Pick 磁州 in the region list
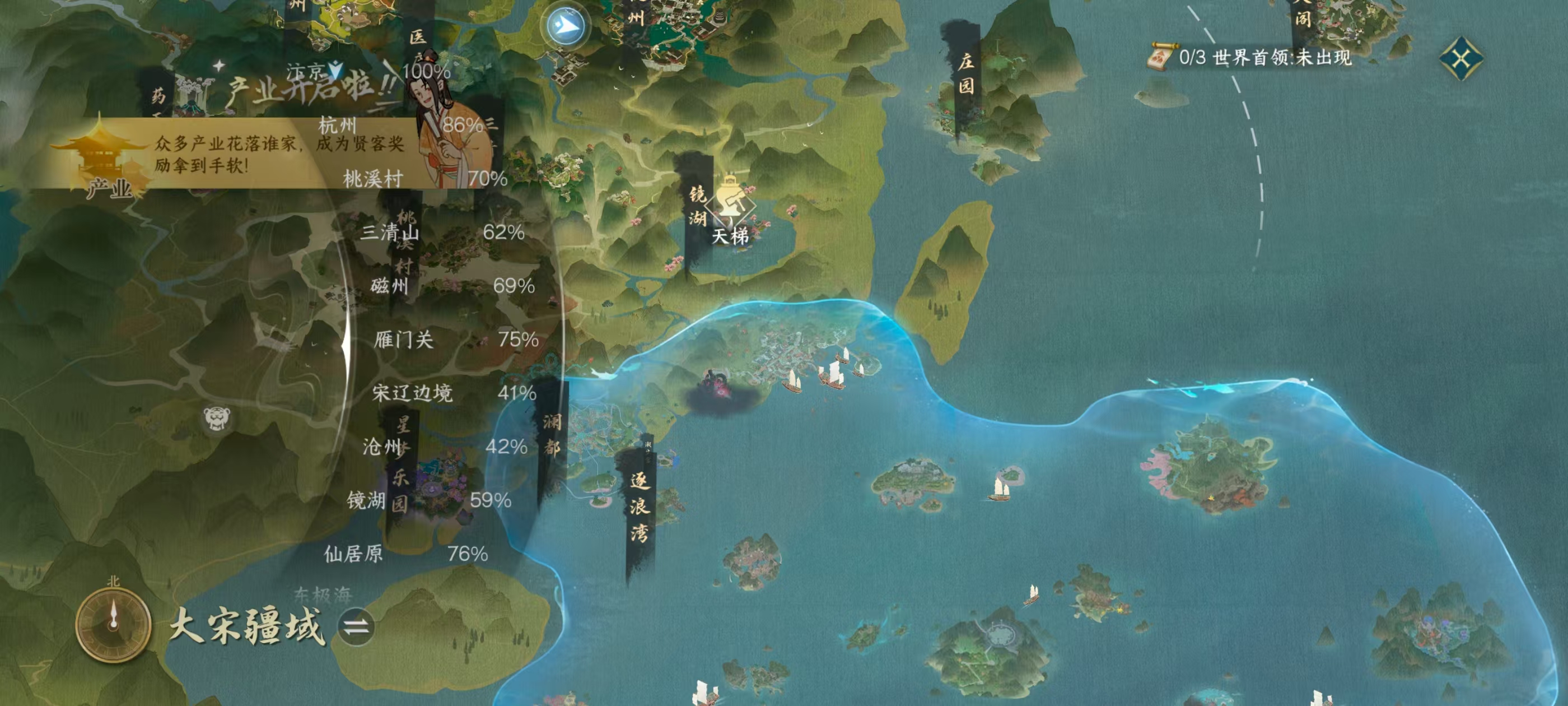1568x706 pixels. point(390,286)
